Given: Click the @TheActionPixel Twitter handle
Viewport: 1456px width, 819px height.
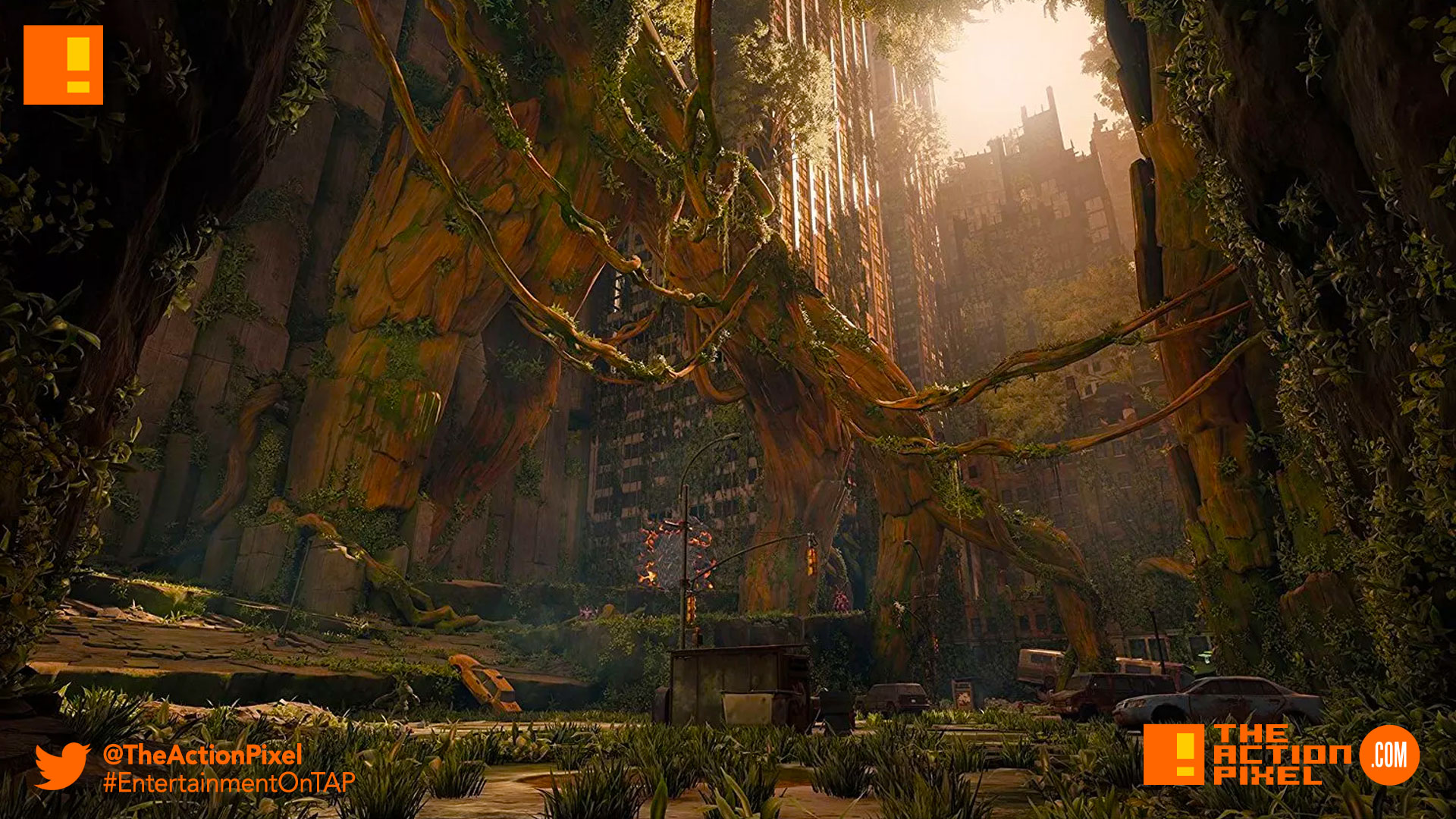Looking at the screenshot, I should coord(202,754).
